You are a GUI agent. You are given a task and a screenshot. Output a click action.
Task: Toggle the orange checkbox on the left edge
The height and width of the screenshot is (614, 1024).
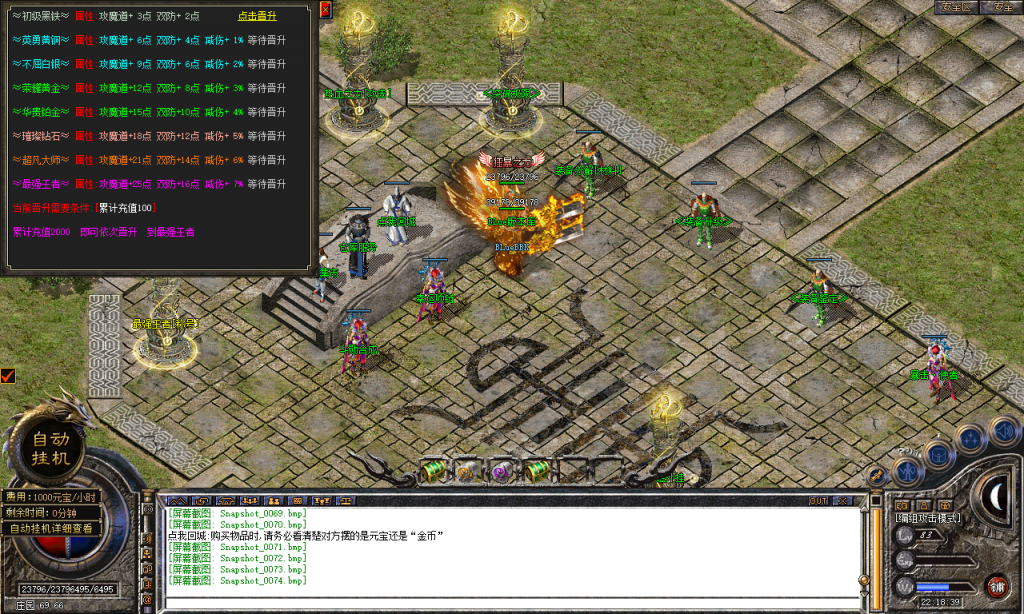point(8,376)
